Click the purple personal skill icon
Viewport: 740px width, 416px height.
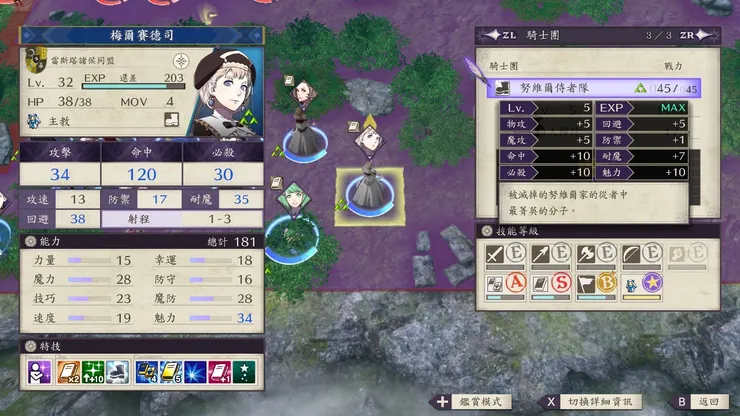(40, 372)
